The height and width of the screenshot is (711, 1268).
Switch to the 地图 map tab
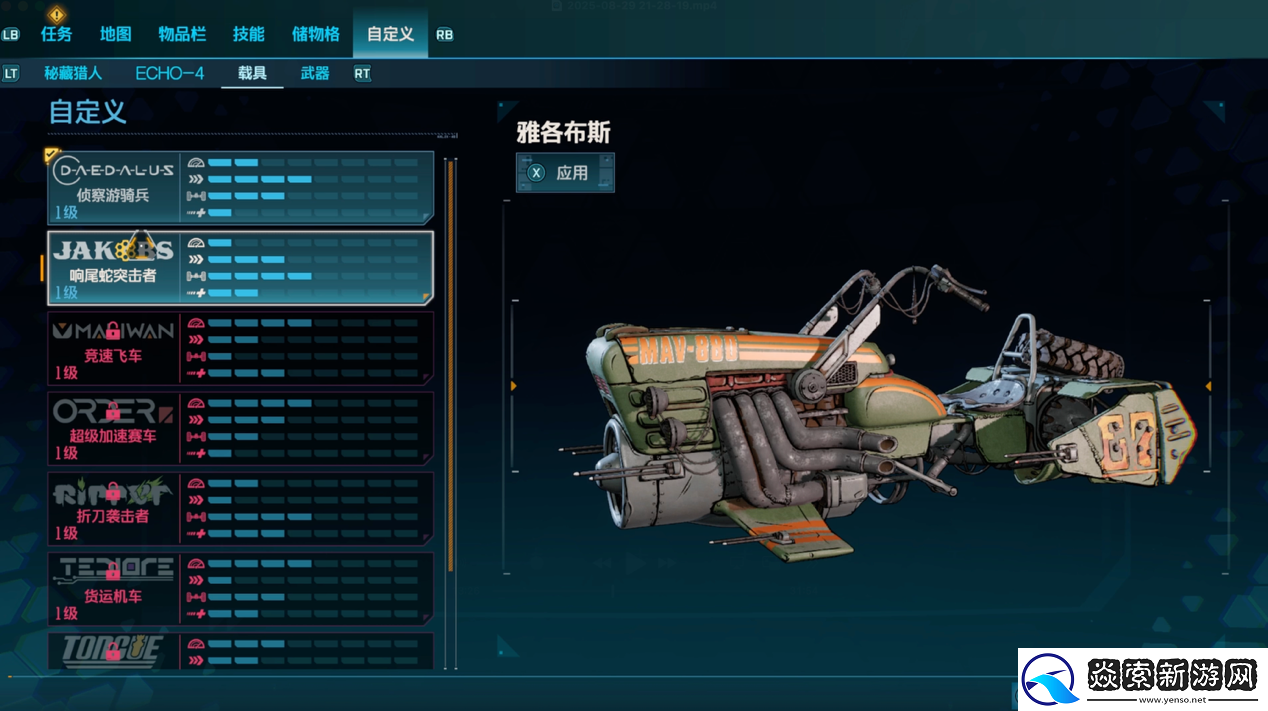(116, 34)
